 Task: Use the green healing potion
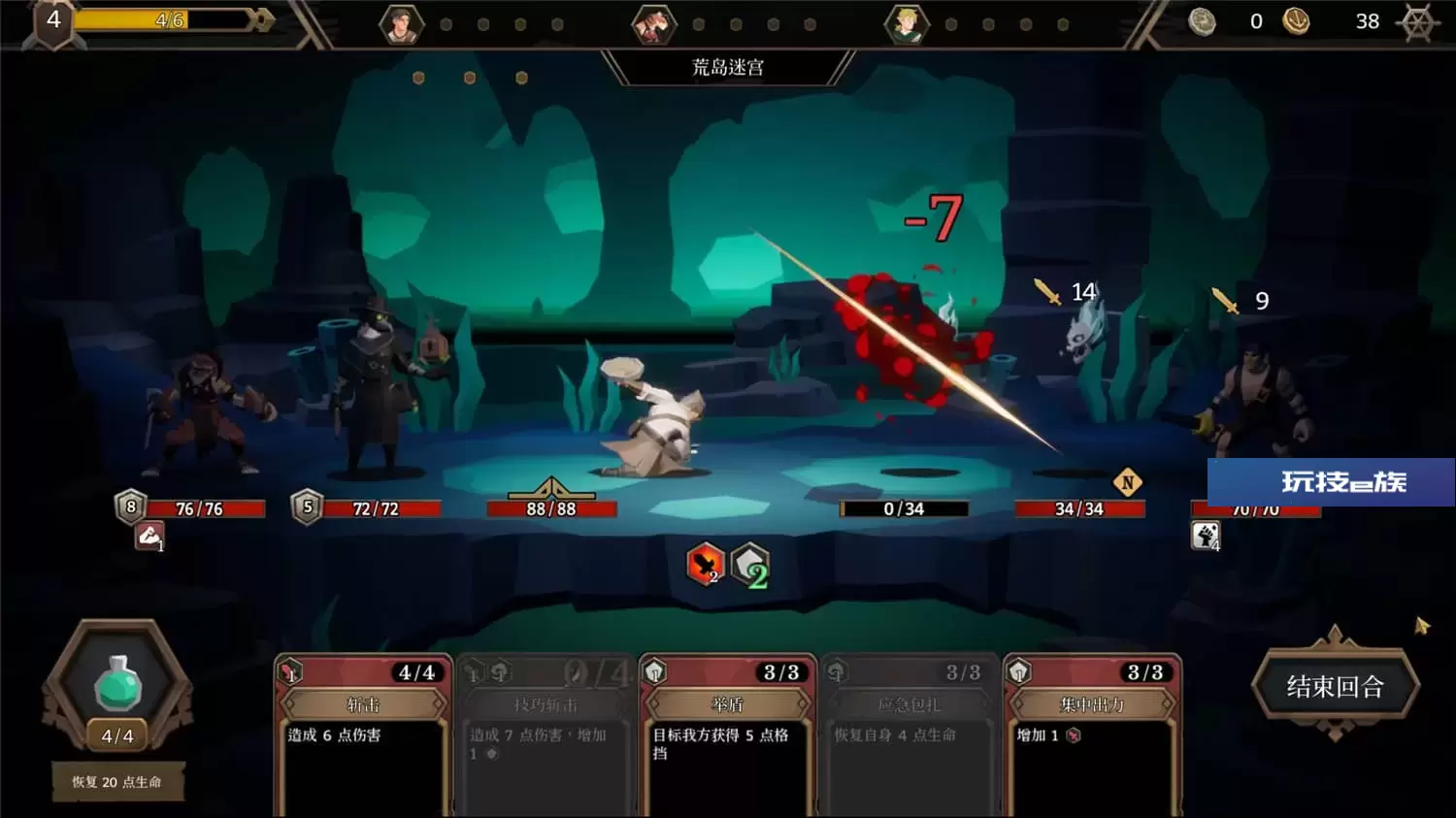tap(117, 682)
